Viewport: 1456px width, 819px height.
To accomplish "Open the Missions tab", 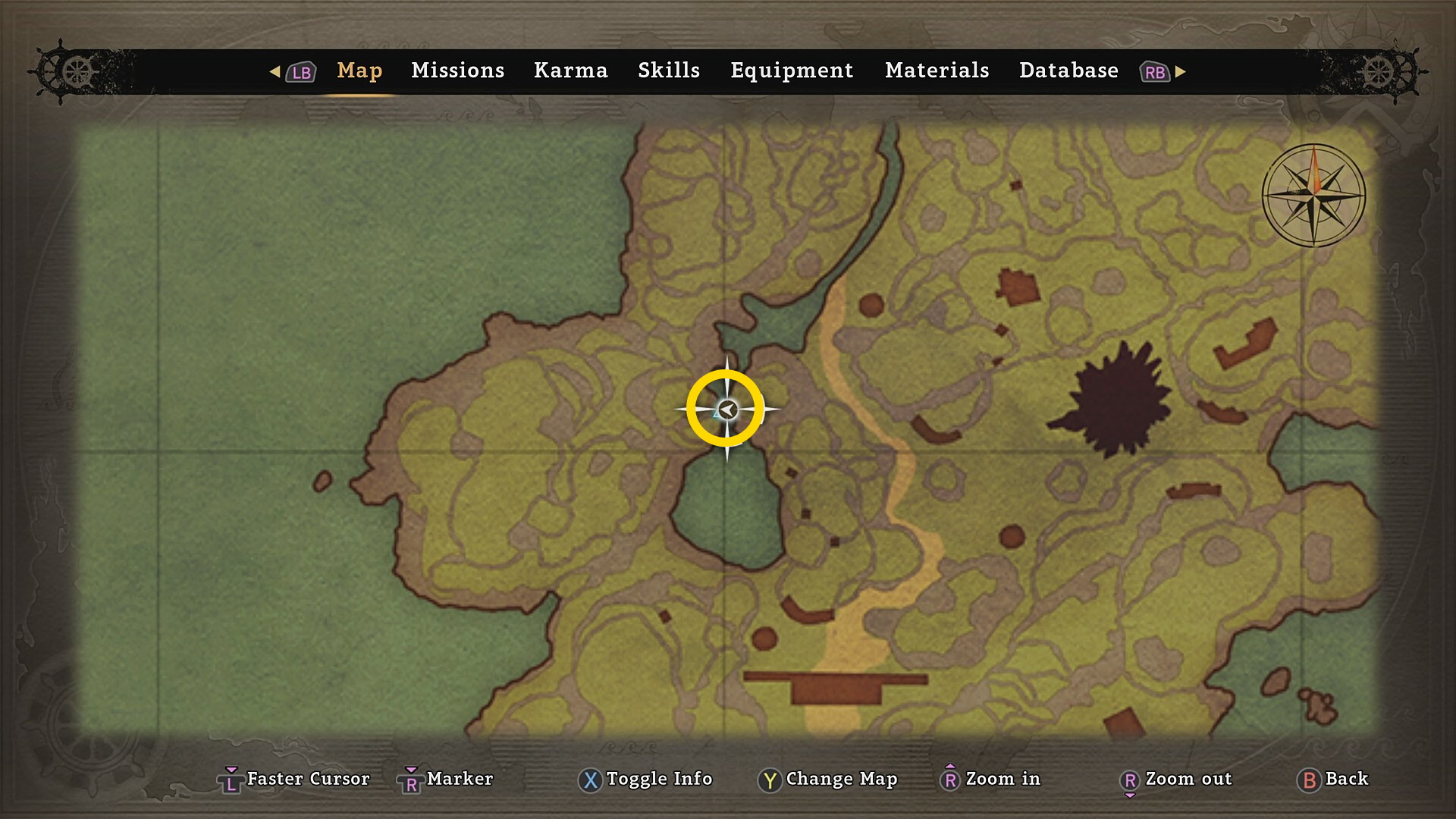I will click(457, 71).
